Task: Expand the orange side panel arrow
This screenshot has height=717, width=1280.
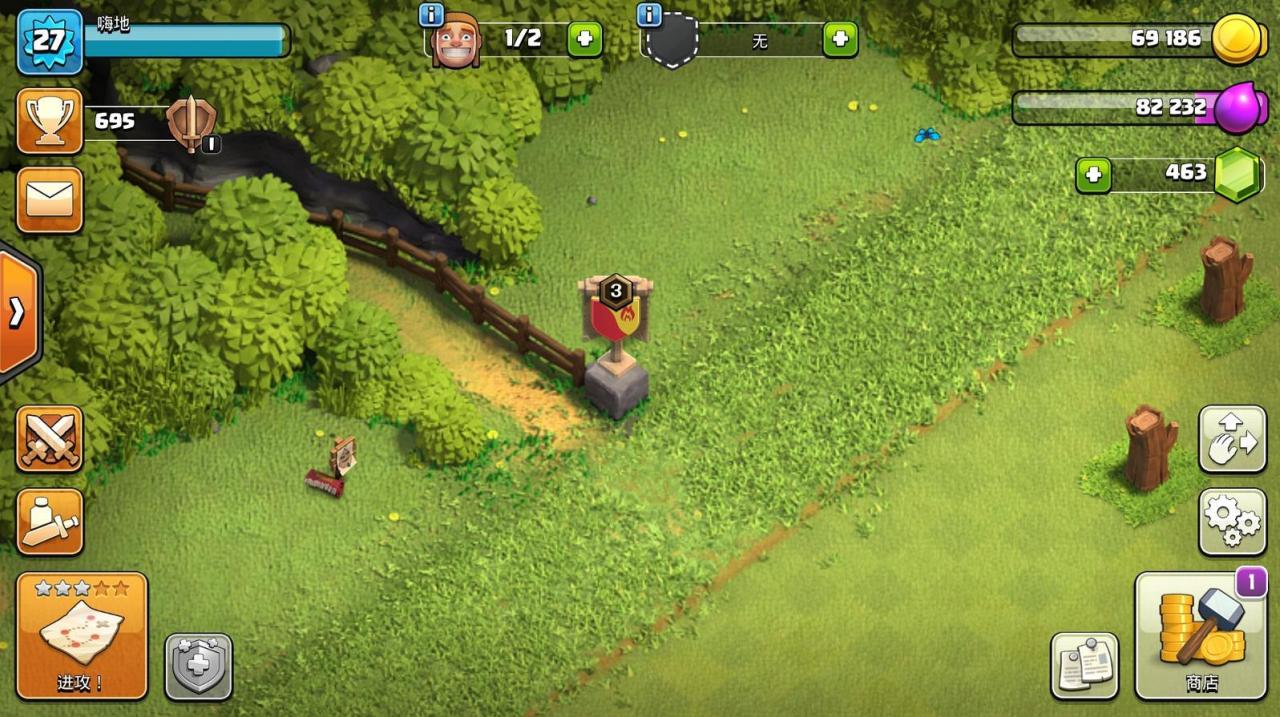Action: (x=17, y=313)
